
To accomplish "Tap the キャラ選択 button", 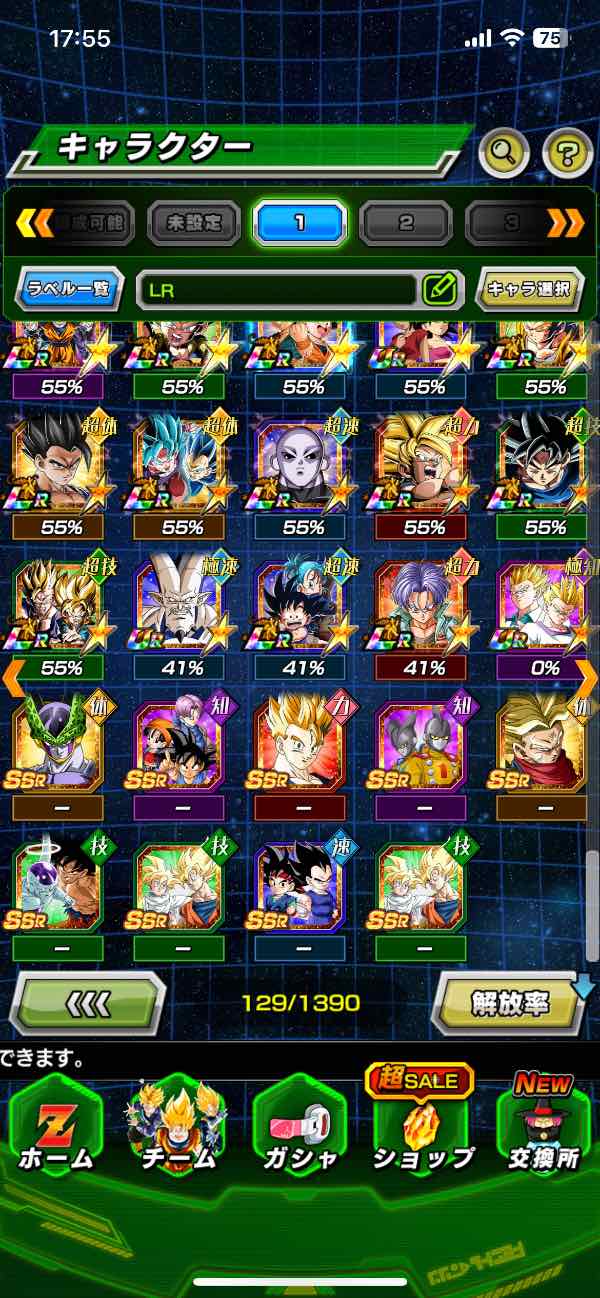I will click(x=529, y=290).
